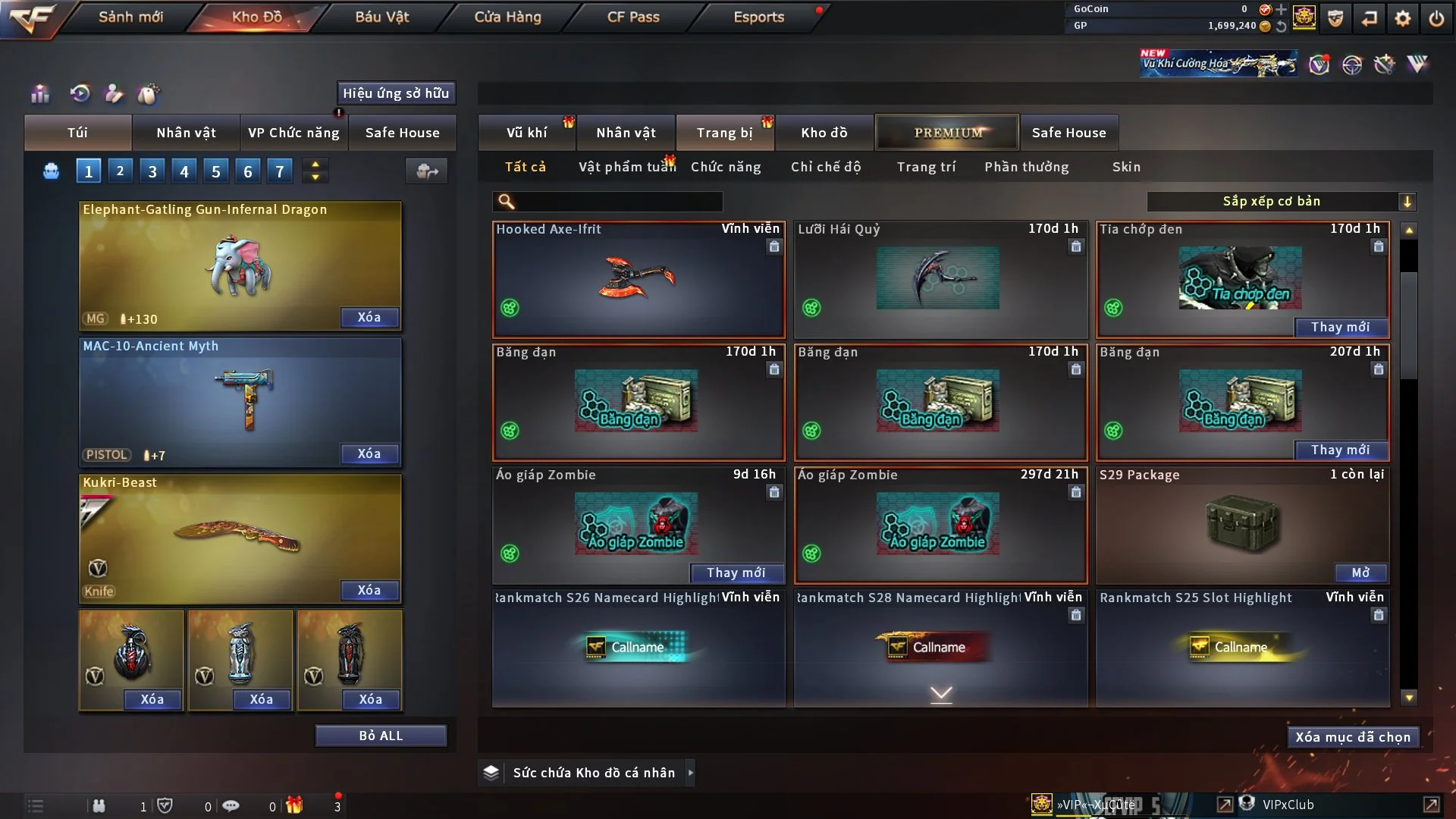Select the Hooked Axe-Ifrit item
This screenshot has width=1456, height=819.
[639, 279]
